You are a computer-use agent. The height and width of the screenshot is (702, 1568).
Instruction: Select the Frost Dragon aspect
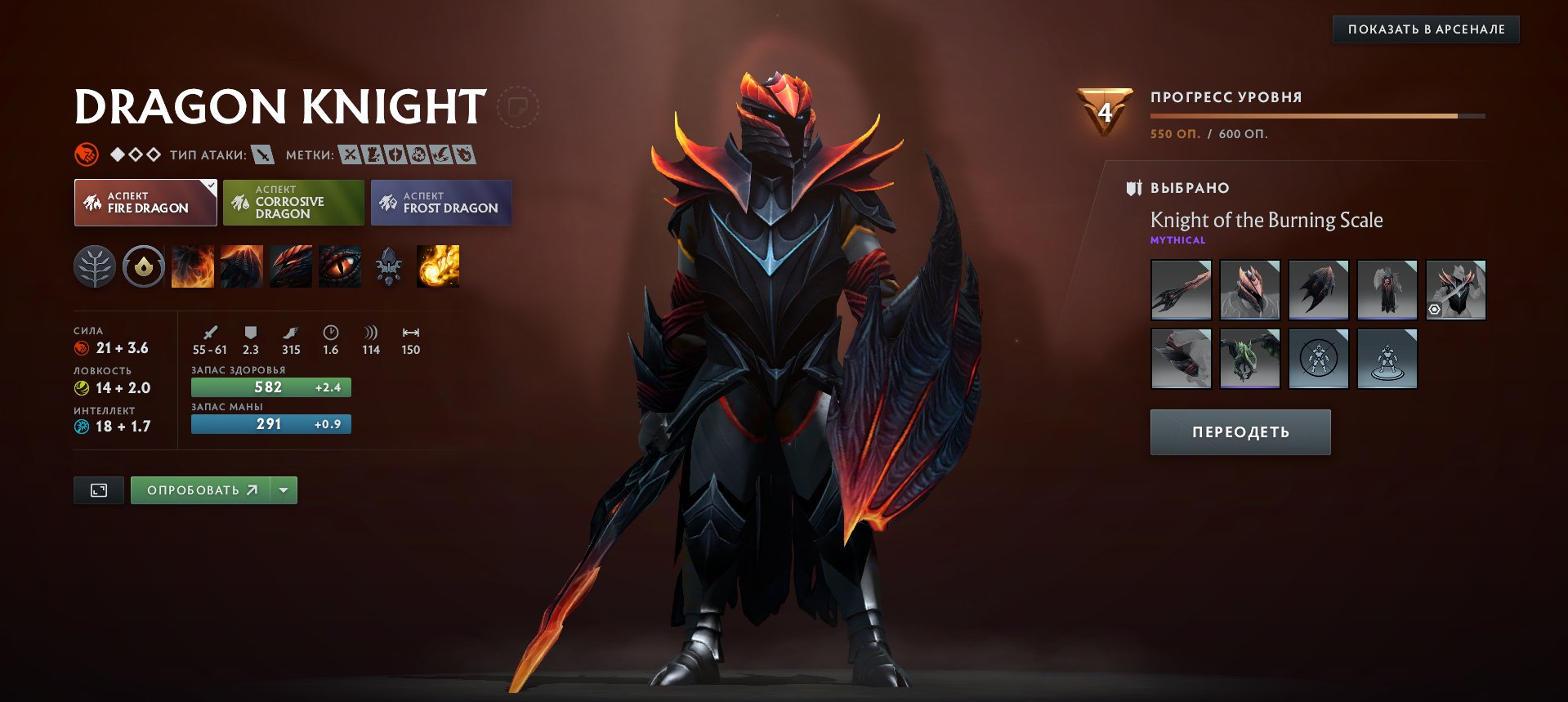(x=442, y=202)
